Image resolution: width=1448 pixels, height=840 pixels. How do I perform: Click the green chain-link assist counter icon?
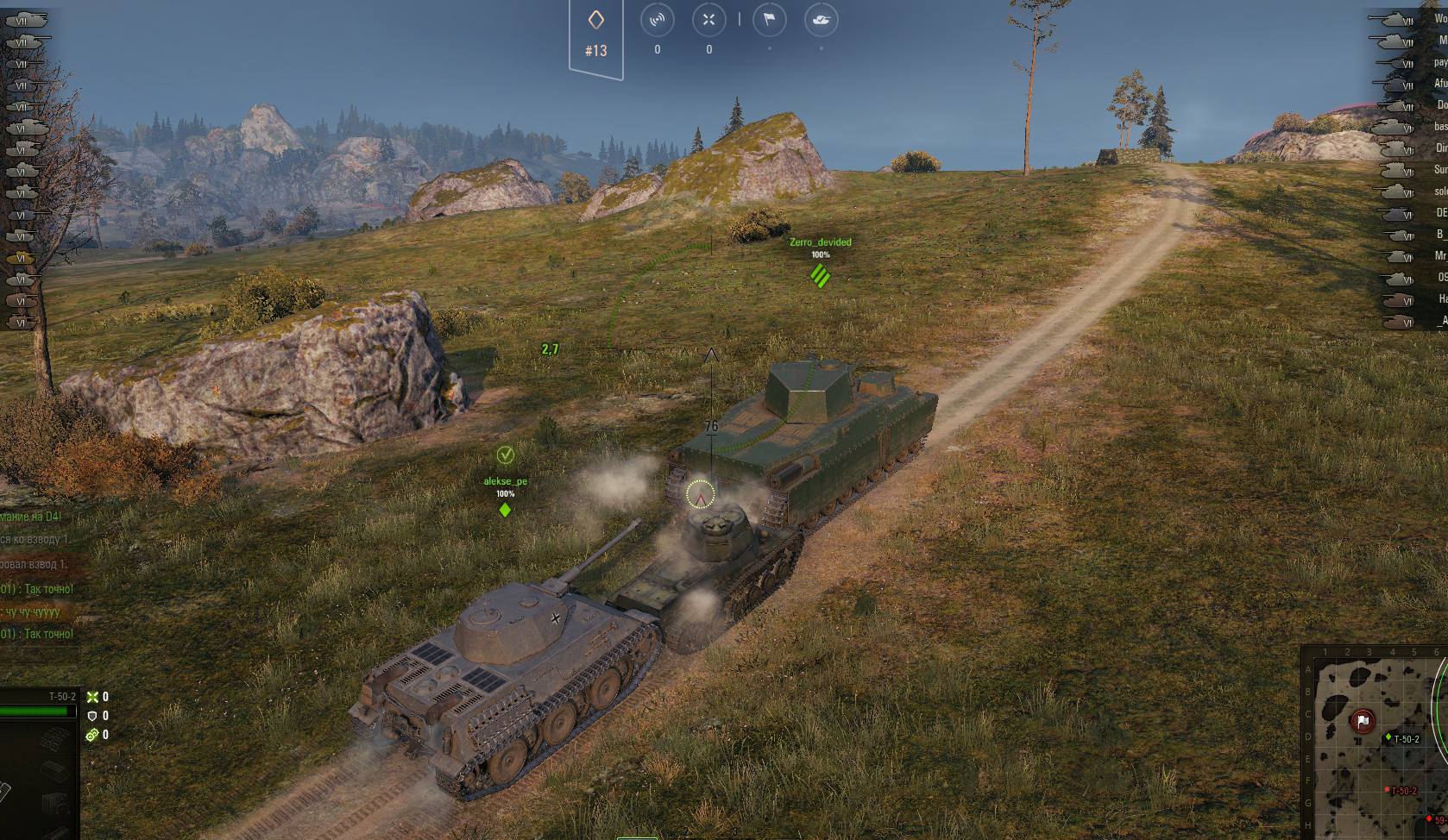(x=92, y=735)
